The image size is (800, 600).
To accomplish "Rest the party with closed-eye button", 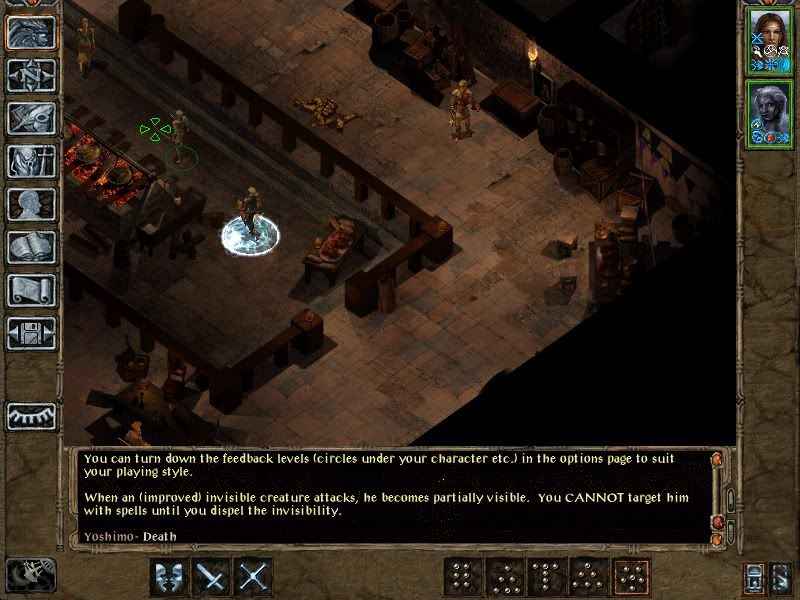I will tap(31, 416).
